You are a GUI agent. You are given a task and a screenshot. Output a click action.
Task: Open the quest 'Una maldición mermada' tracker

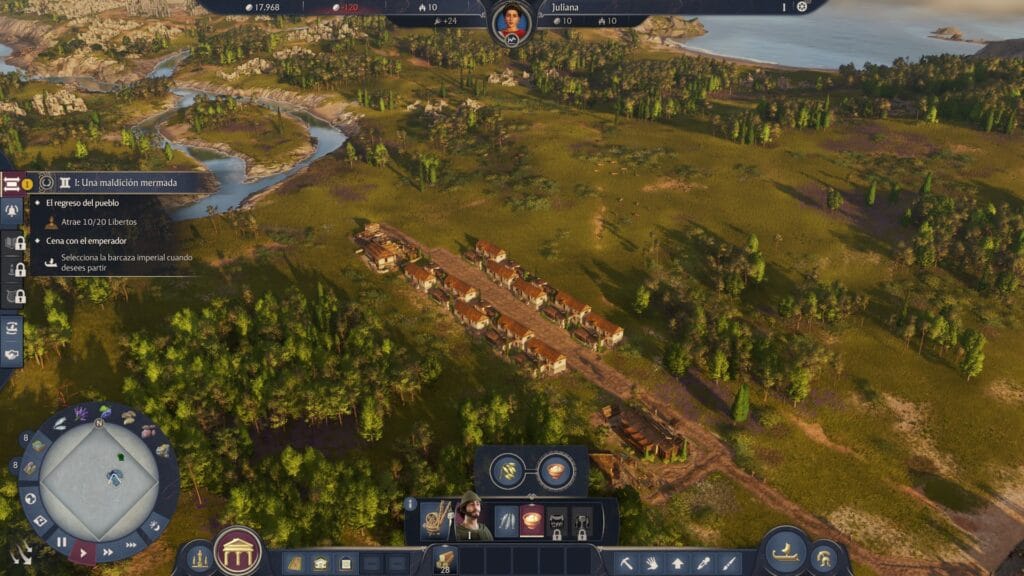click(x=118, y=183)
